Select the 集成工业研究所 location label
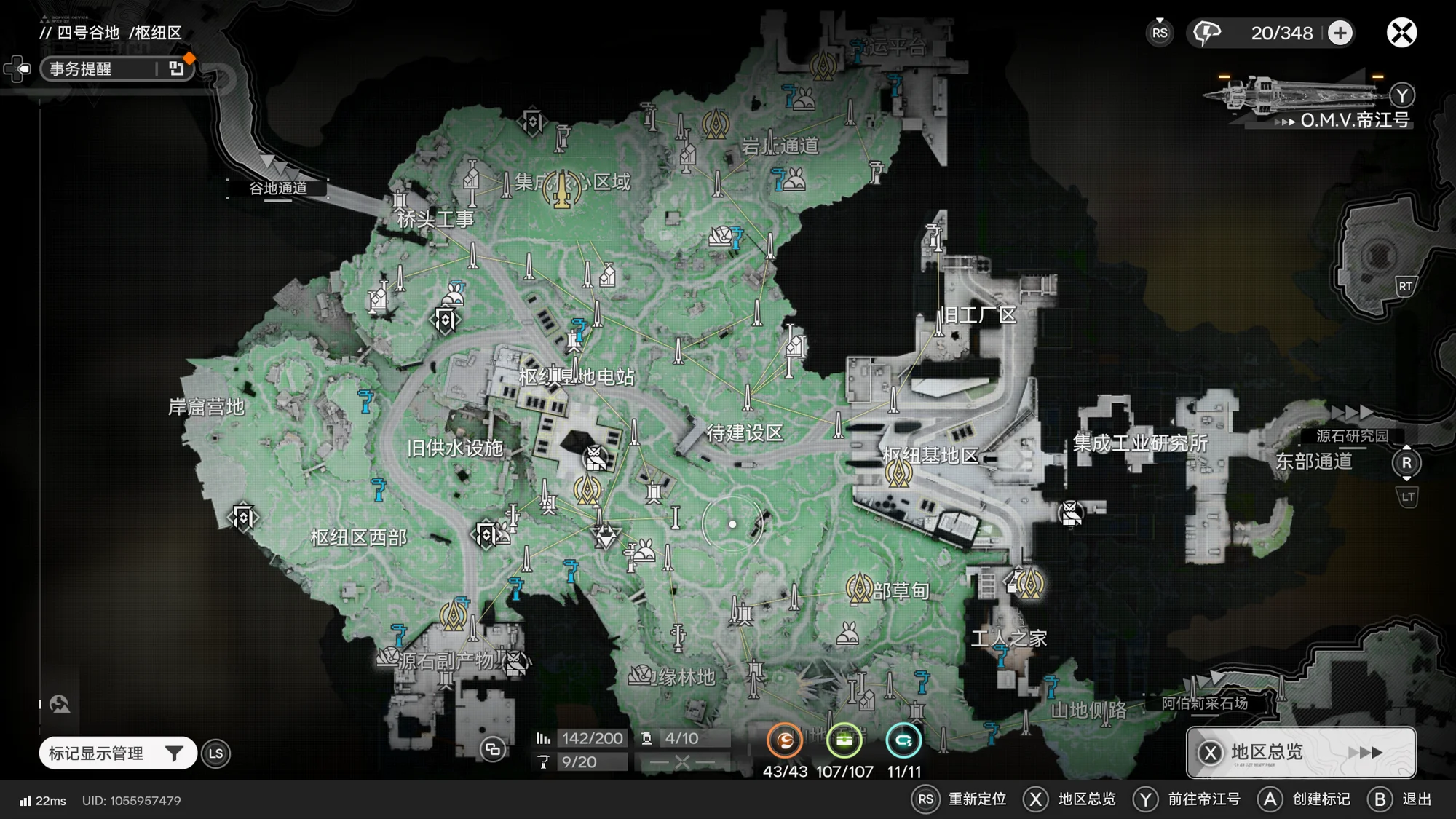Viewport: 1456px width, 819px height. click(x=1140, y=443)
